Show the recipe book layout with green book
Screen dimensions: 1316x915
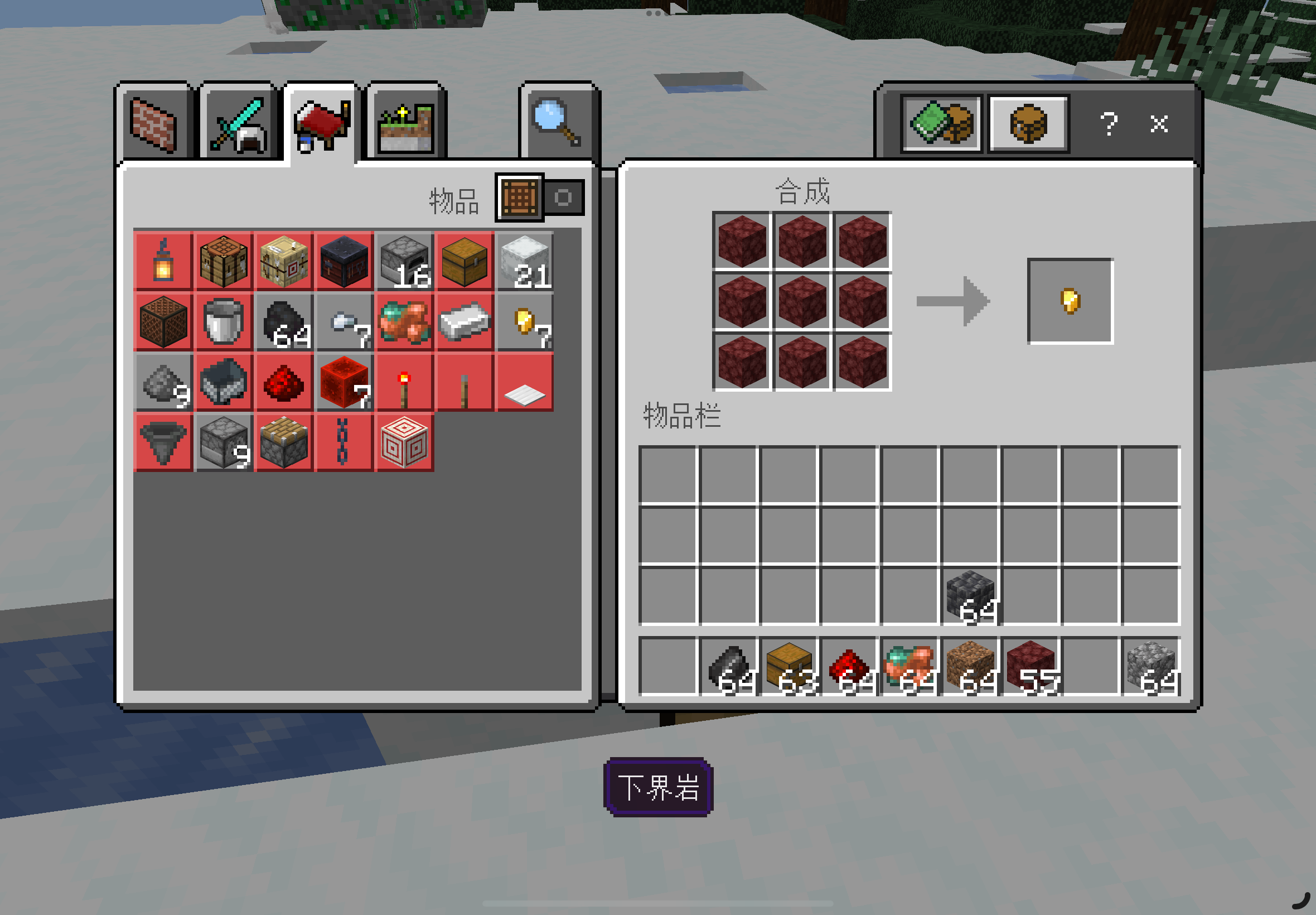pos(941,123)
